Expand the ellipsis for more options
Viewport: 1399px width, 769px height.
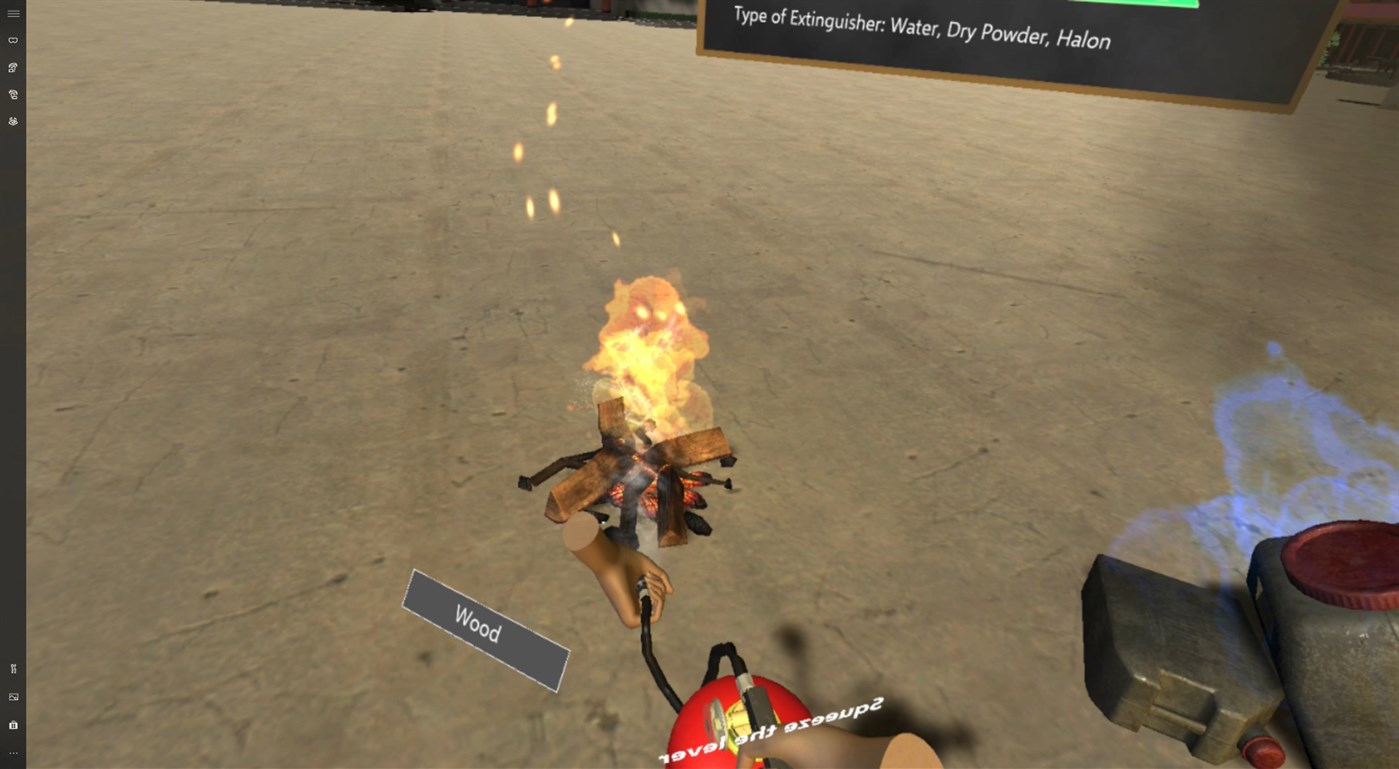click(x=13, y=752)
